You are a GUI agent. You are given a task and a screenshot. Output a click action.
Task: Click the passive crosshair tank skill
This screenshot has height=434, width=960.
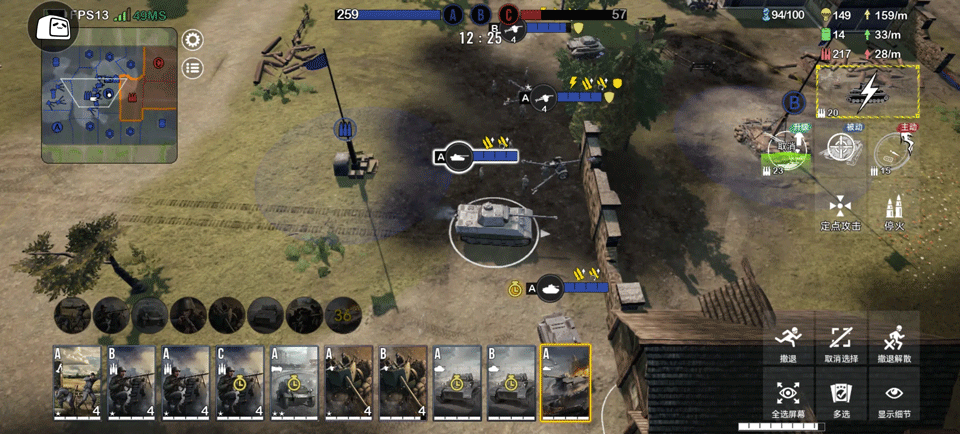pyautogui.click(x=843, y=151)
